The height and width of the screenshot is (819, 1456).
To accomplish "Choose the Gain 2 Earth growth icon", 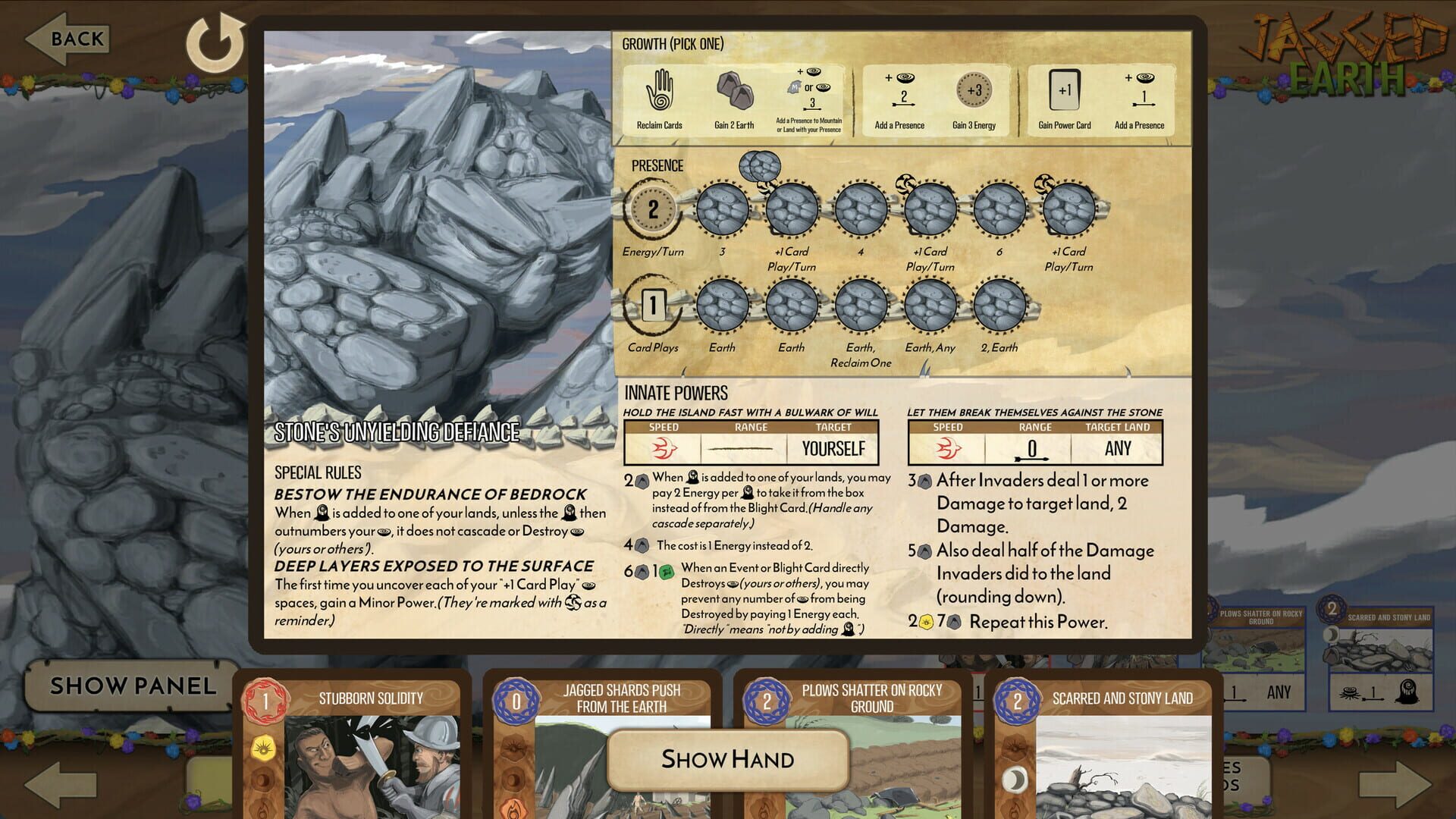I will pos(734,91).
